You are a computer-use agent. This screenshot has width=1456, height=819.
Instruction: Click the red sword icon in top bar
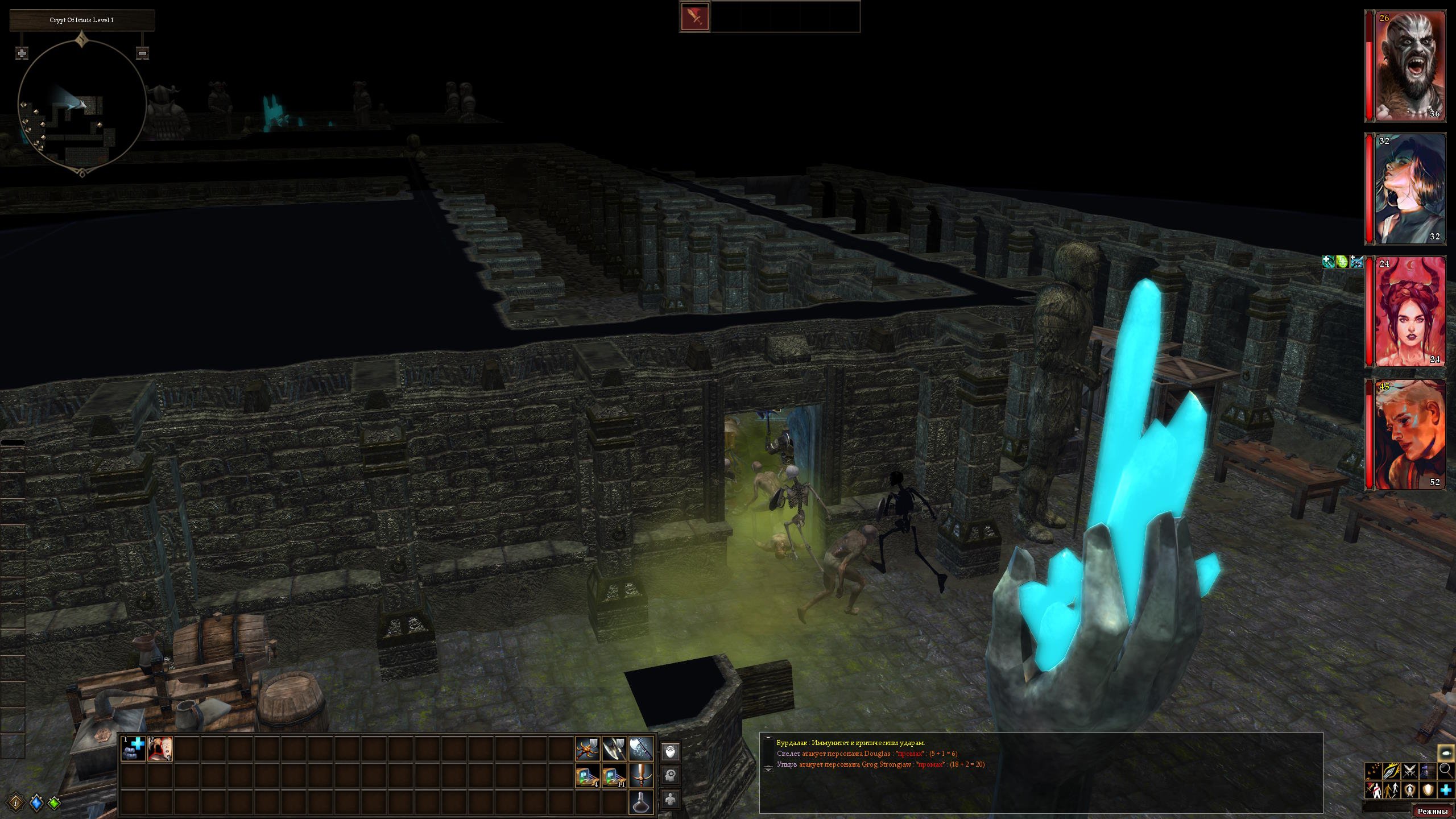click(x=695, y=16)
